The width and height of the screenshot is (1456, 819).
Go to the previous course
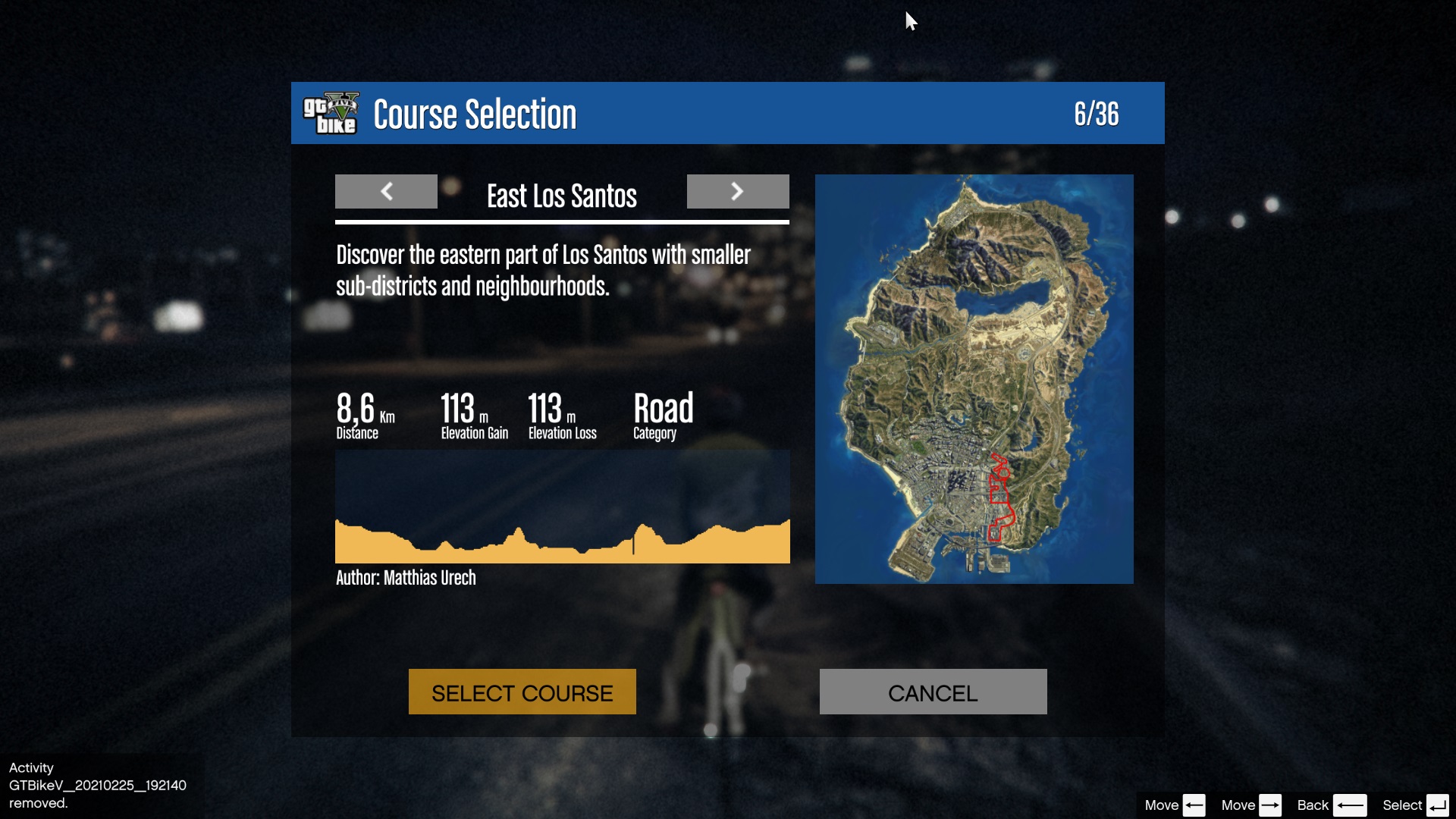pyautogui.click(x=386, y=191)
